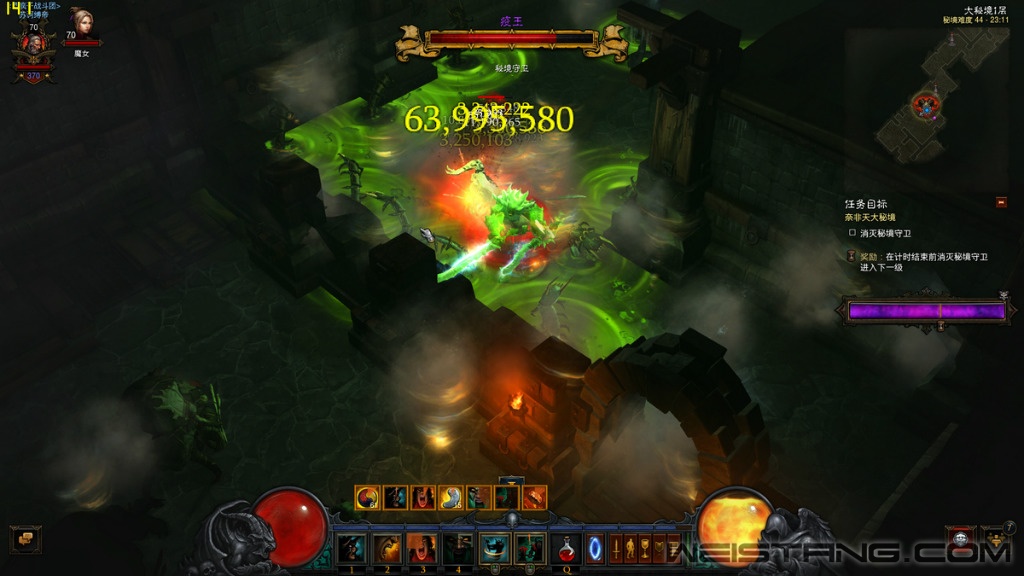The image size is (1024, 576).
Task: Open the blue town portal
Action: [x=595, y=548]
